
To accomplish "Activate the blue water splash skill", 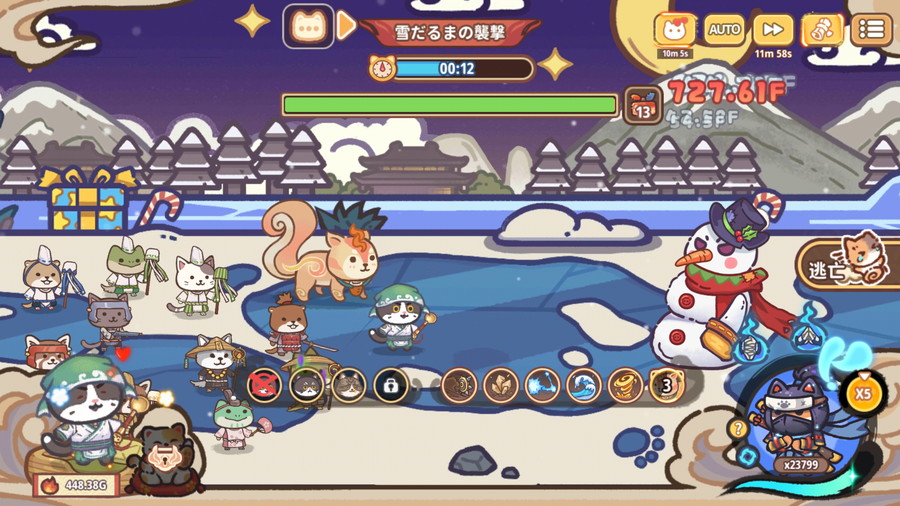I will pyautogui.click(x=542, y=385).
